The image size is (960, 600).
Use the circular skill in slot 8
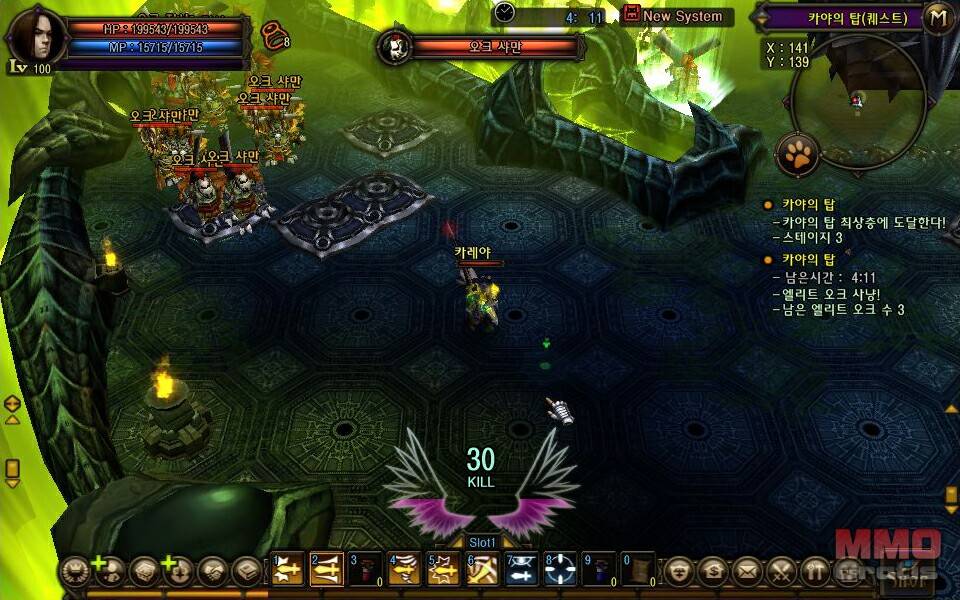click(x=560, y=568)
